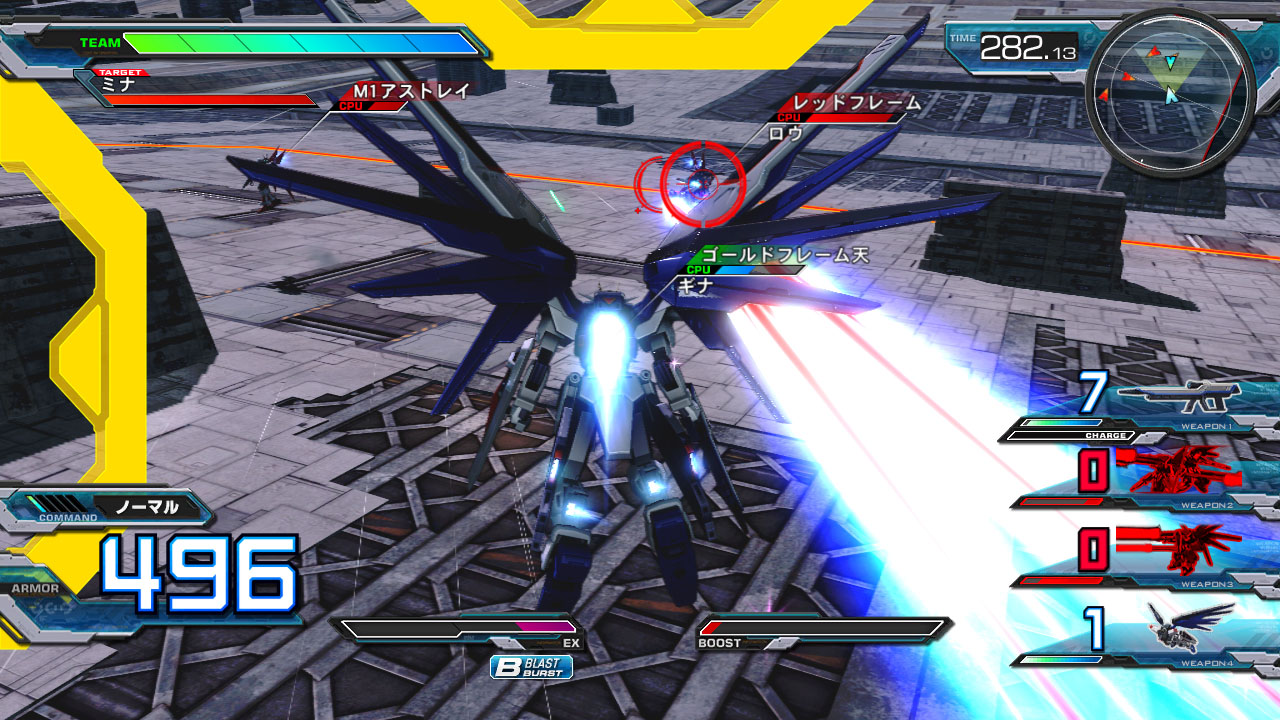Select the レッドフレーム enemy name tag

(856, 103)
